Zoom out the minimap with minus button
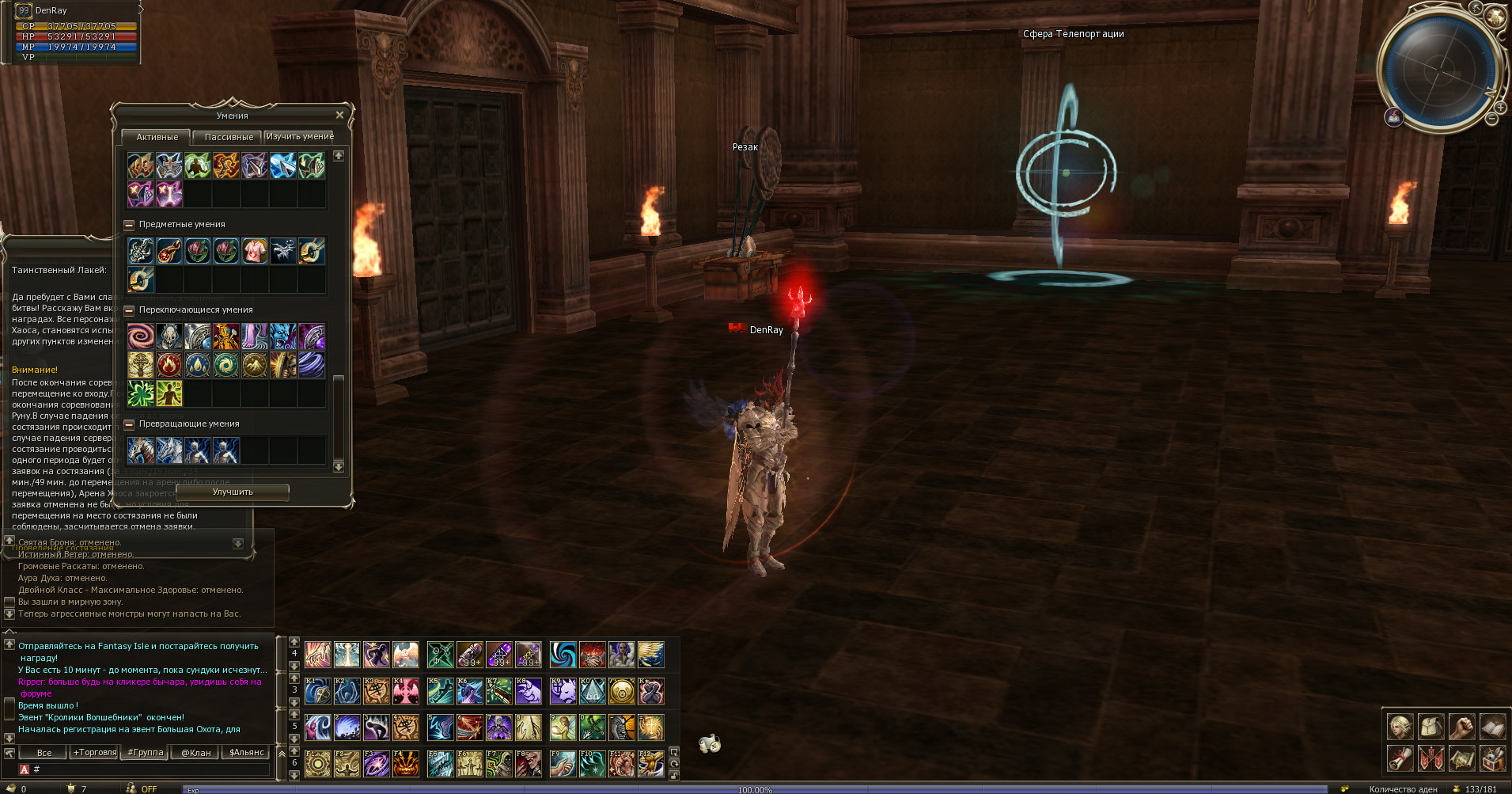 click(1491, 119)
